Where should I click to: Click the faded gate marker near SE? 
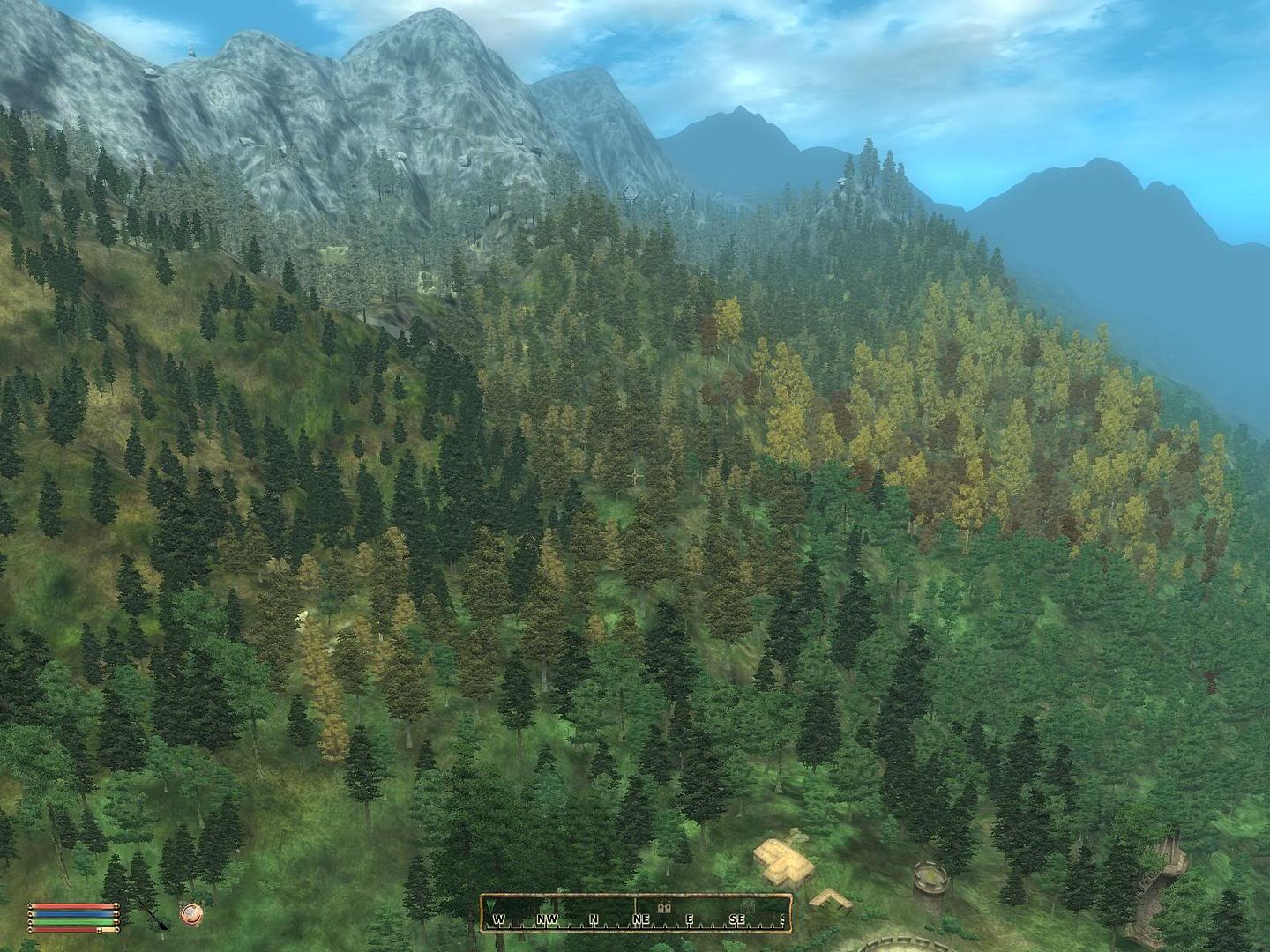point(748,907)
